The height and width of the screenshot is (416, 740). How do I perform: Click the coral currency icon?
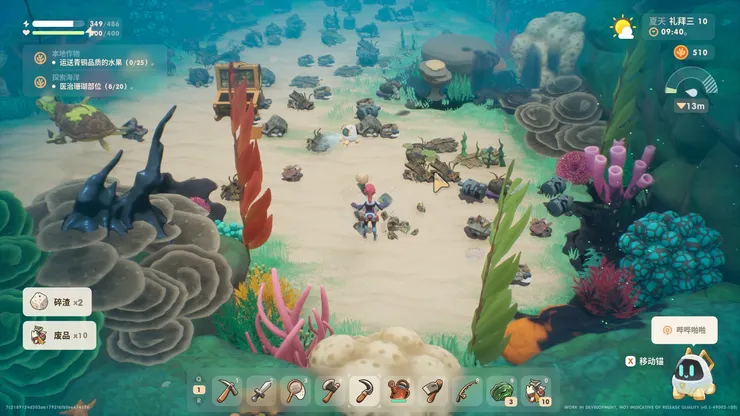(682, 52)
